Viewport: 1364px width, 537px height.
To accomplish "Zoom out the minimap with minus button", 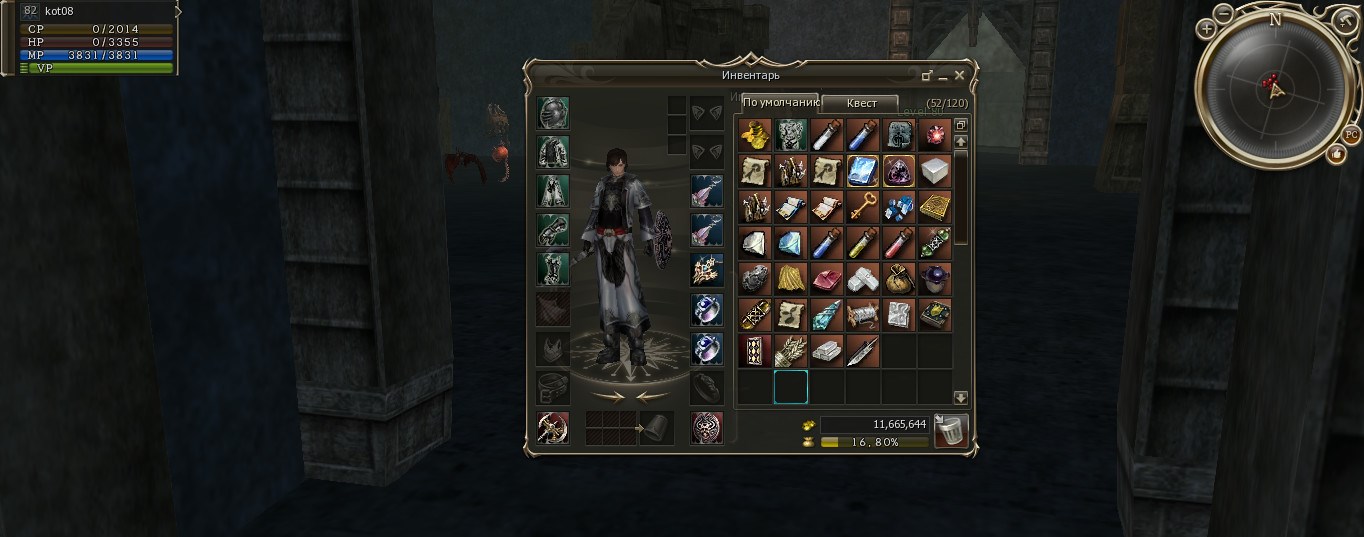I will (1224, 14).
